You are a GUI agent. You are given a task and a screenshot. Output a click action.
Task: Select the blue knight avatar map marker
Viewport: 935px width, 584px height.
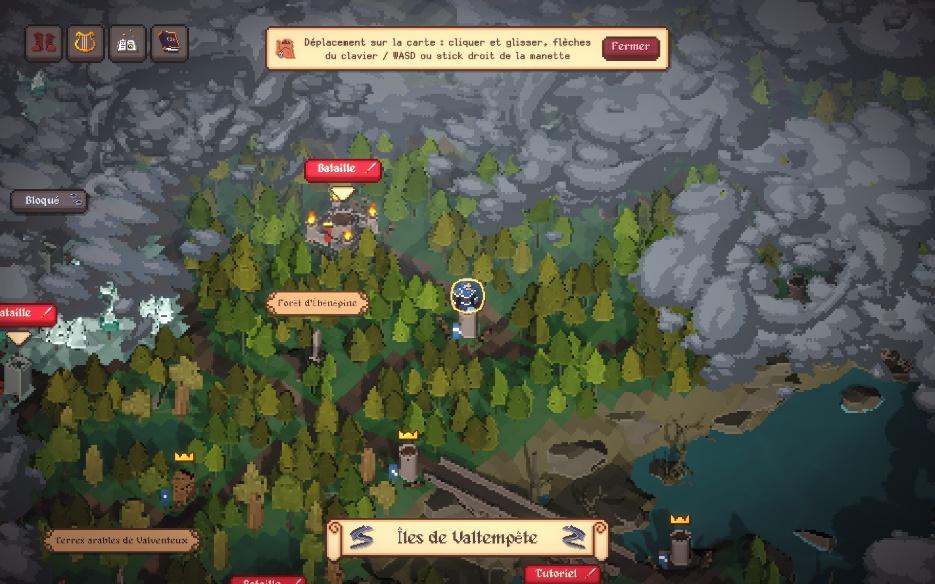tap(467, 295)
